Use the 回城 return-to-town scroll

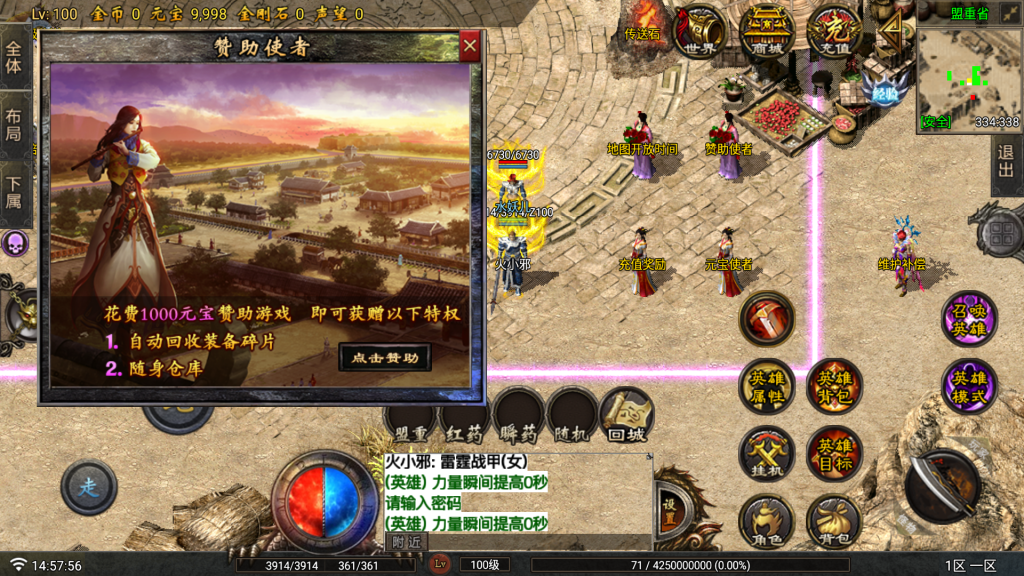pos(627,415)
